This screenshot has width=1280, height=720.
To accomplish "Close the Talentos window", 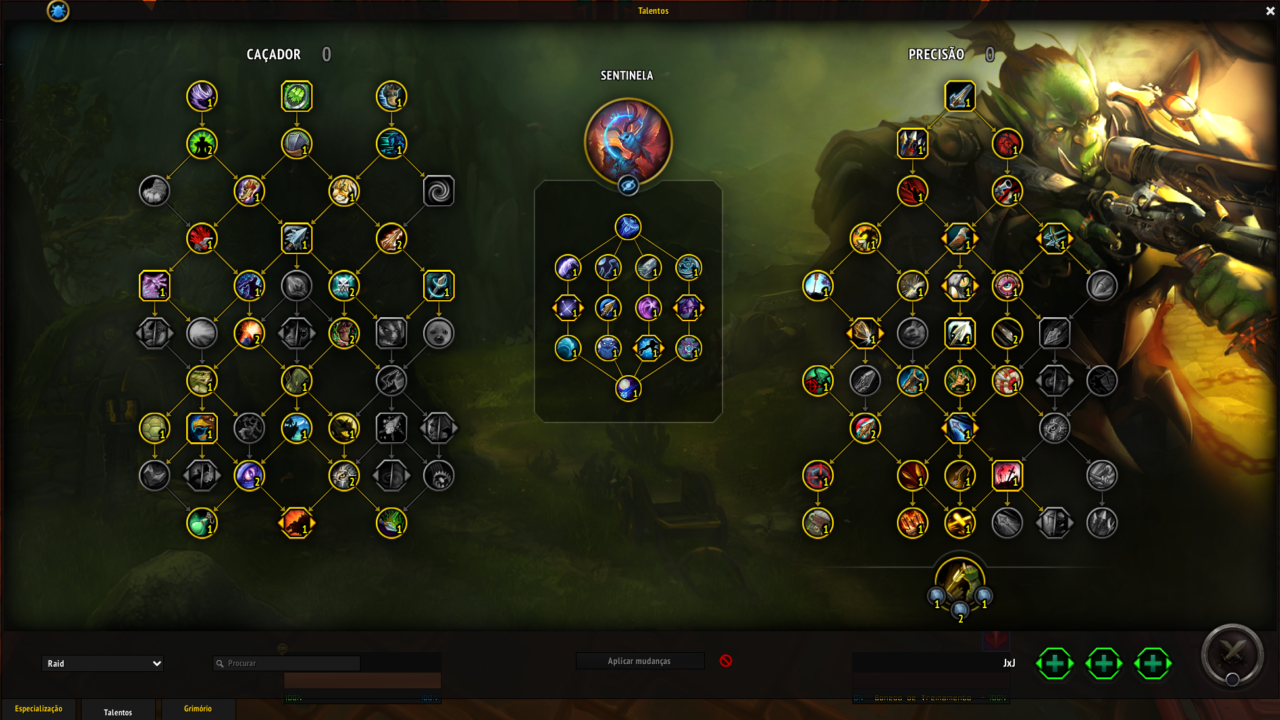I will (1270, 11).
